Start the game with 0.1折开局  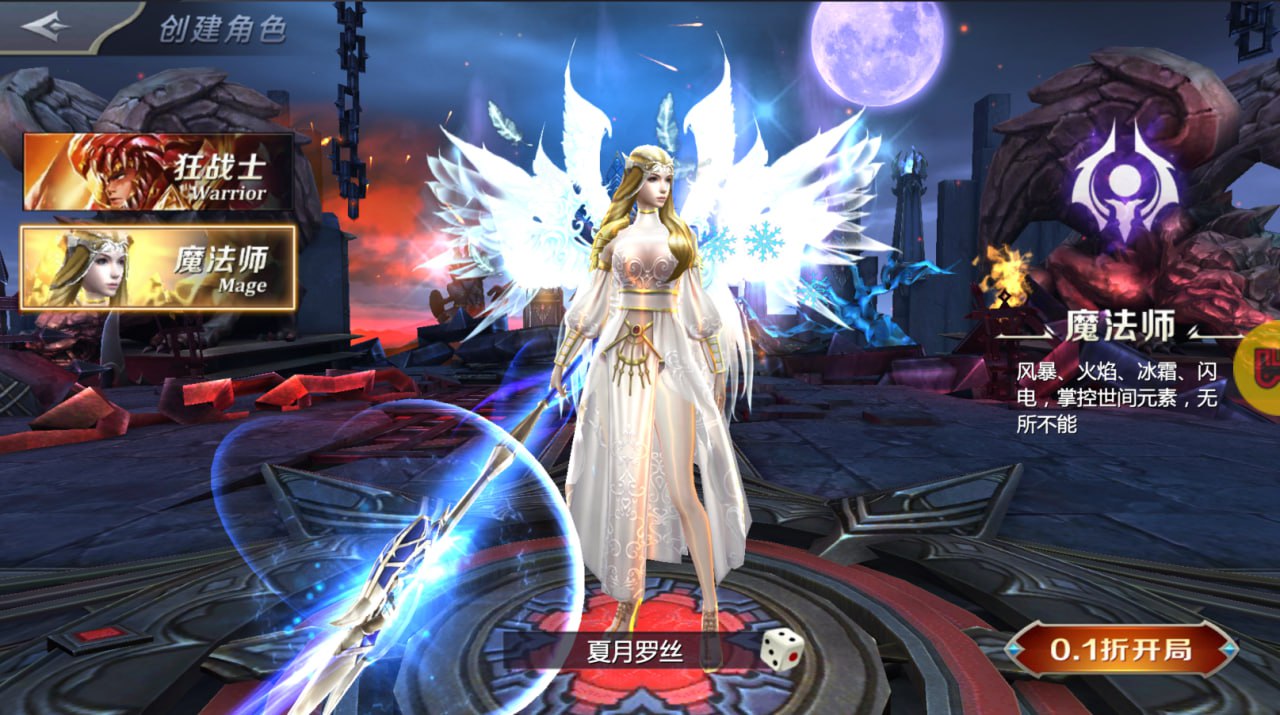click(x=1121, y=650)
